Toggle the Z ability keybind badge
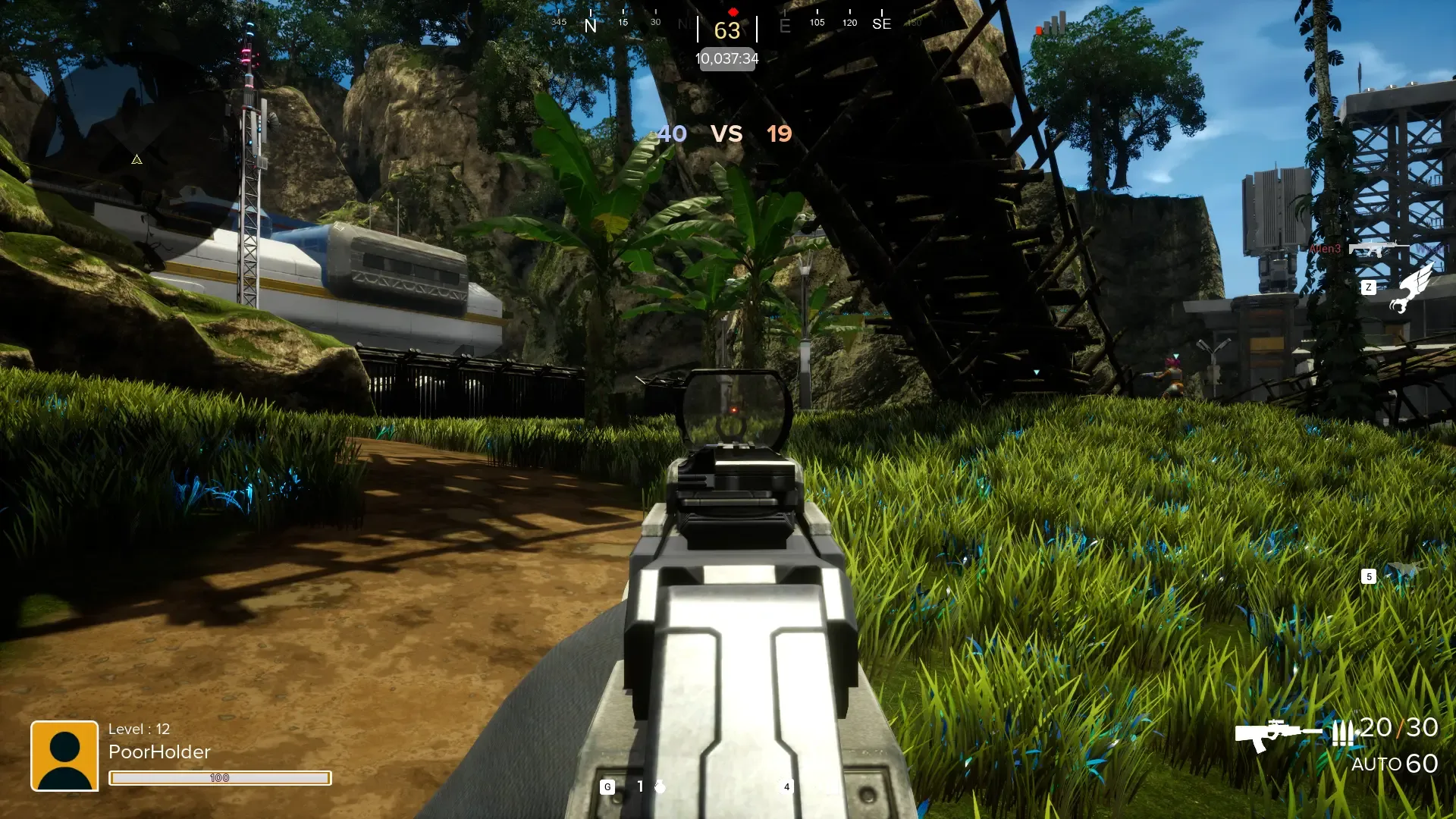Viewport: 1456px width, 819px height. [x=1369, y=287]
